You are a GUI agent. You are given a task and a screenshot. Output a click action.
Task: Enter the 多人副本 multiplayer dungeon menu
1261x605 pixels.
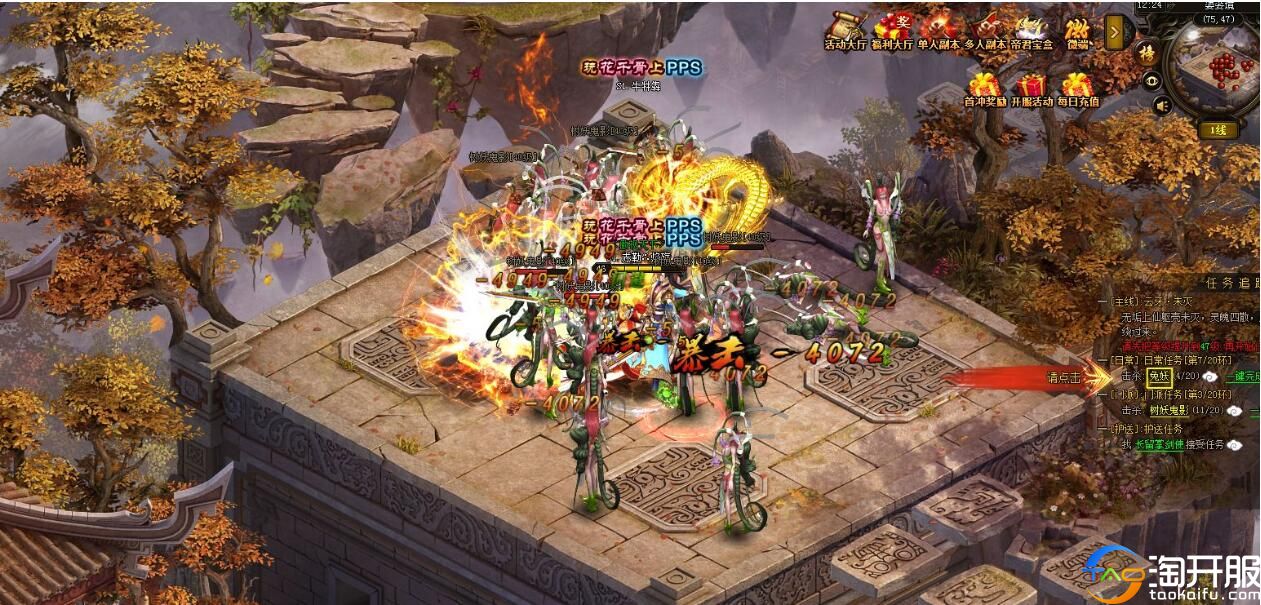[x=987, y=30]
